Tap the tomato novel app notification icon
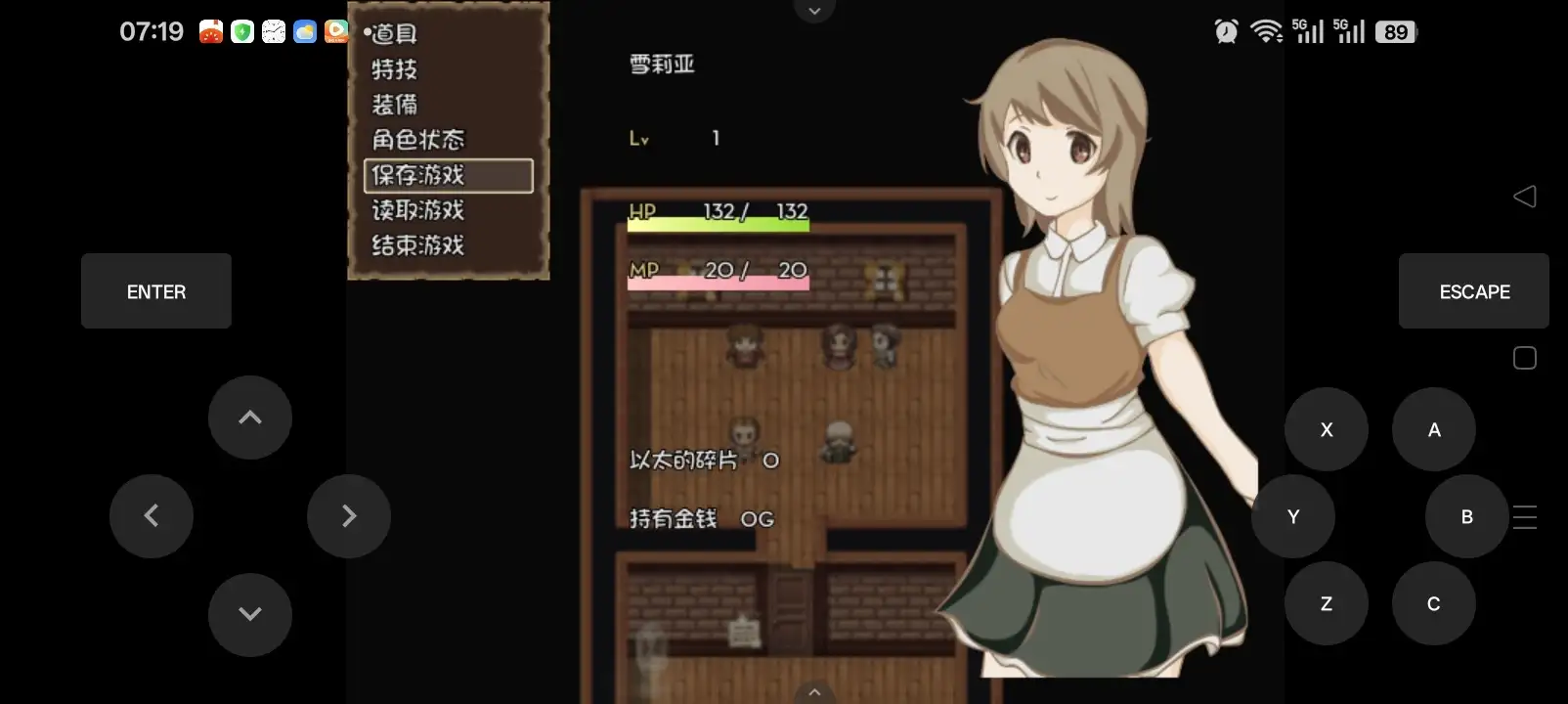 pos(210,30)
